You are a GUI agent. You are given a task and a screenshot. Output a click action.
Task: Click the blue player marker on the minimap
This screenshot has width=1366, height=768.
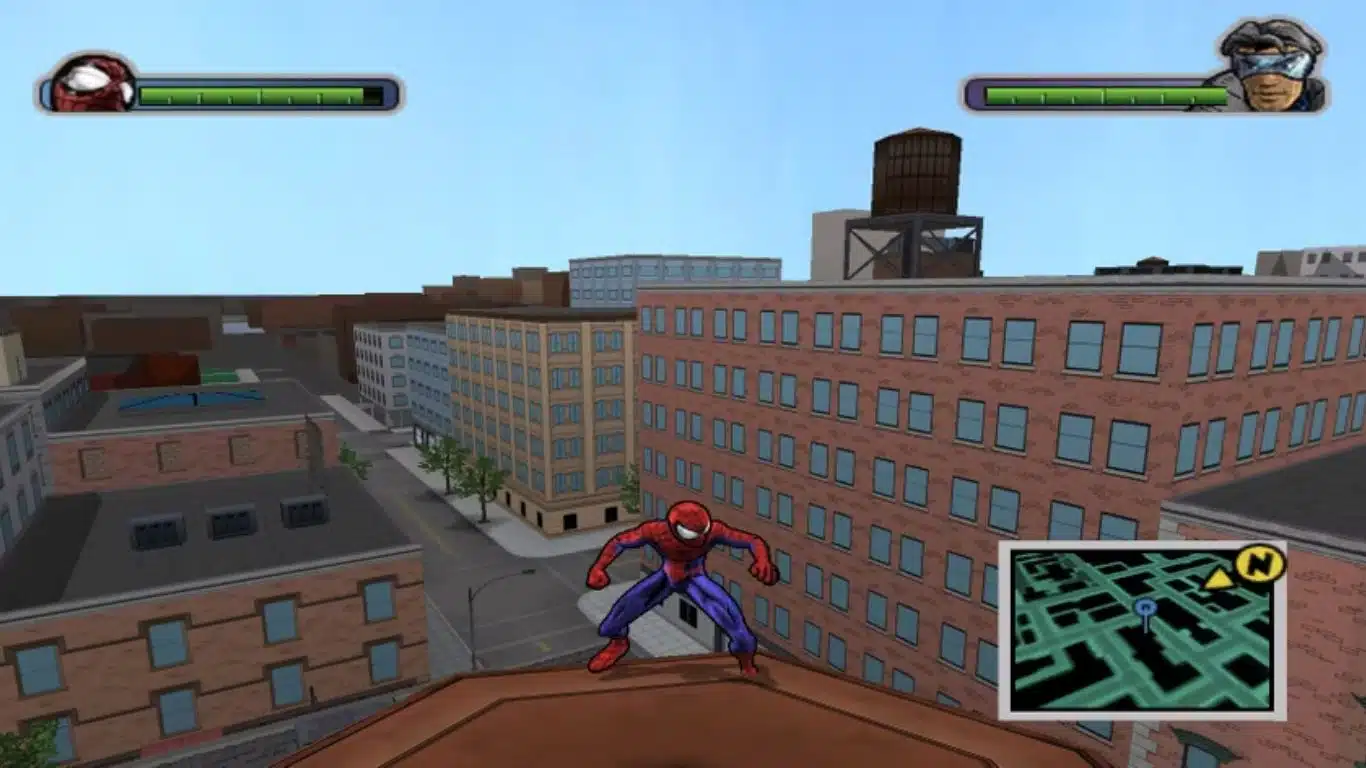pyautogui.click(x=1145, y=608)
